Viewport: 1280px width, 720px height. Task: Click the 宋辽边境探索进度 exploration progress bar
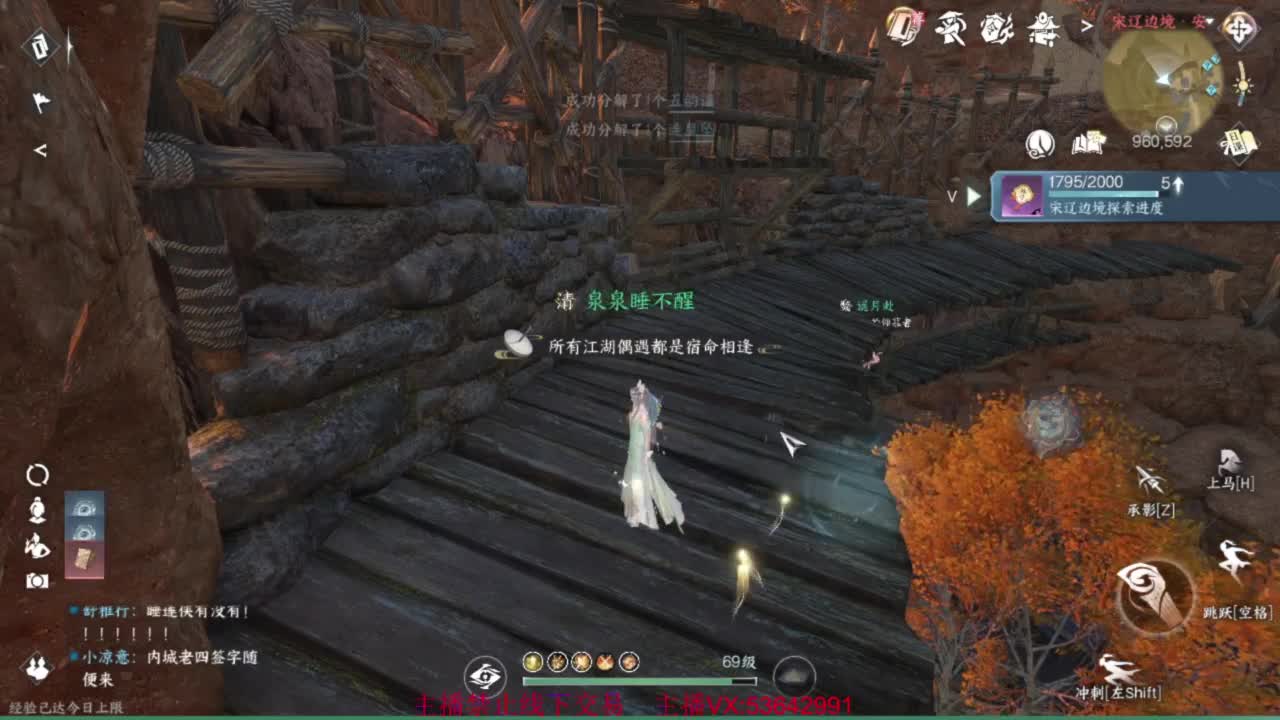[x=1120, y=197]
